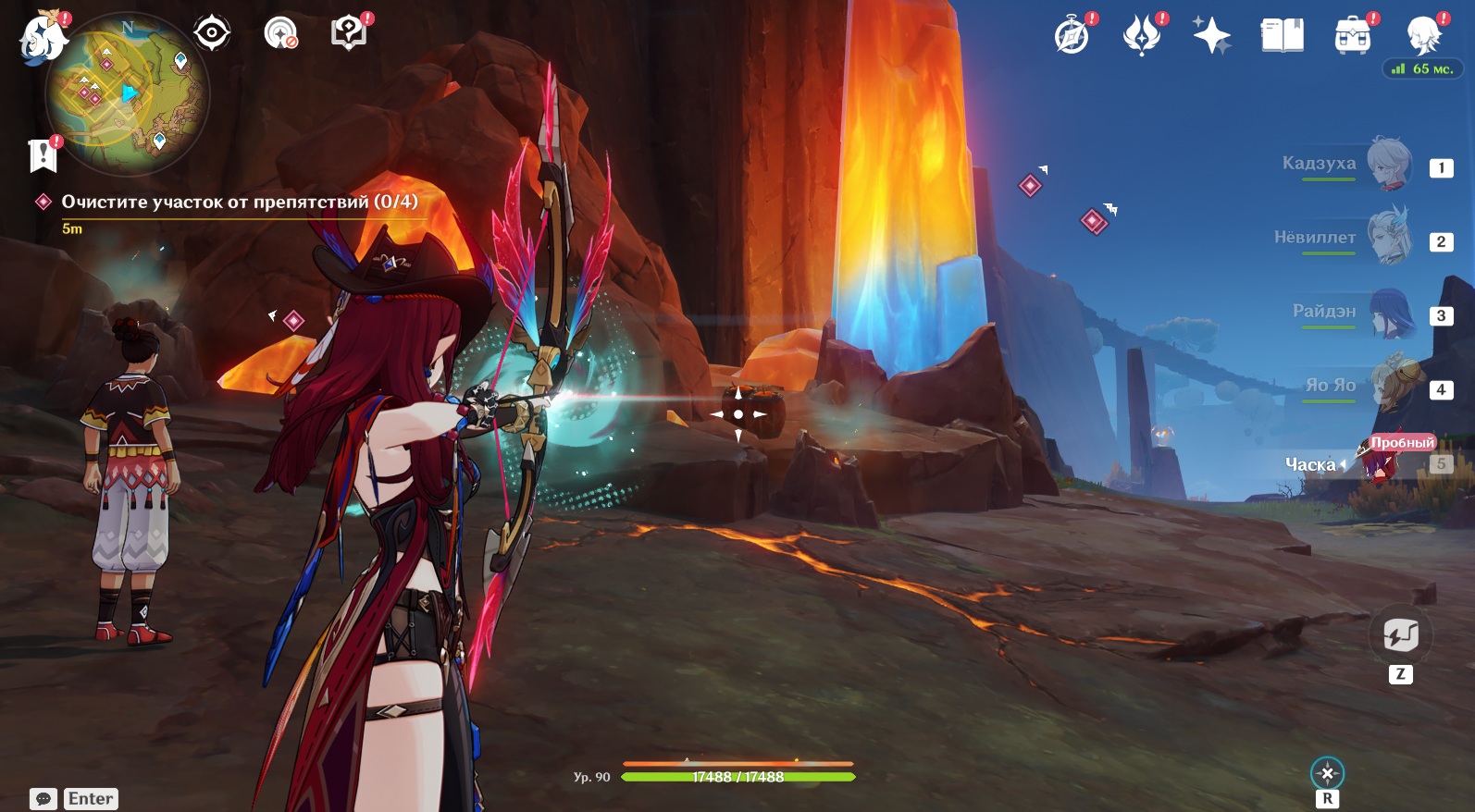1475x812 pixels.
Task: Open the four-pointed star wish icon
Action: [1211, 36]
